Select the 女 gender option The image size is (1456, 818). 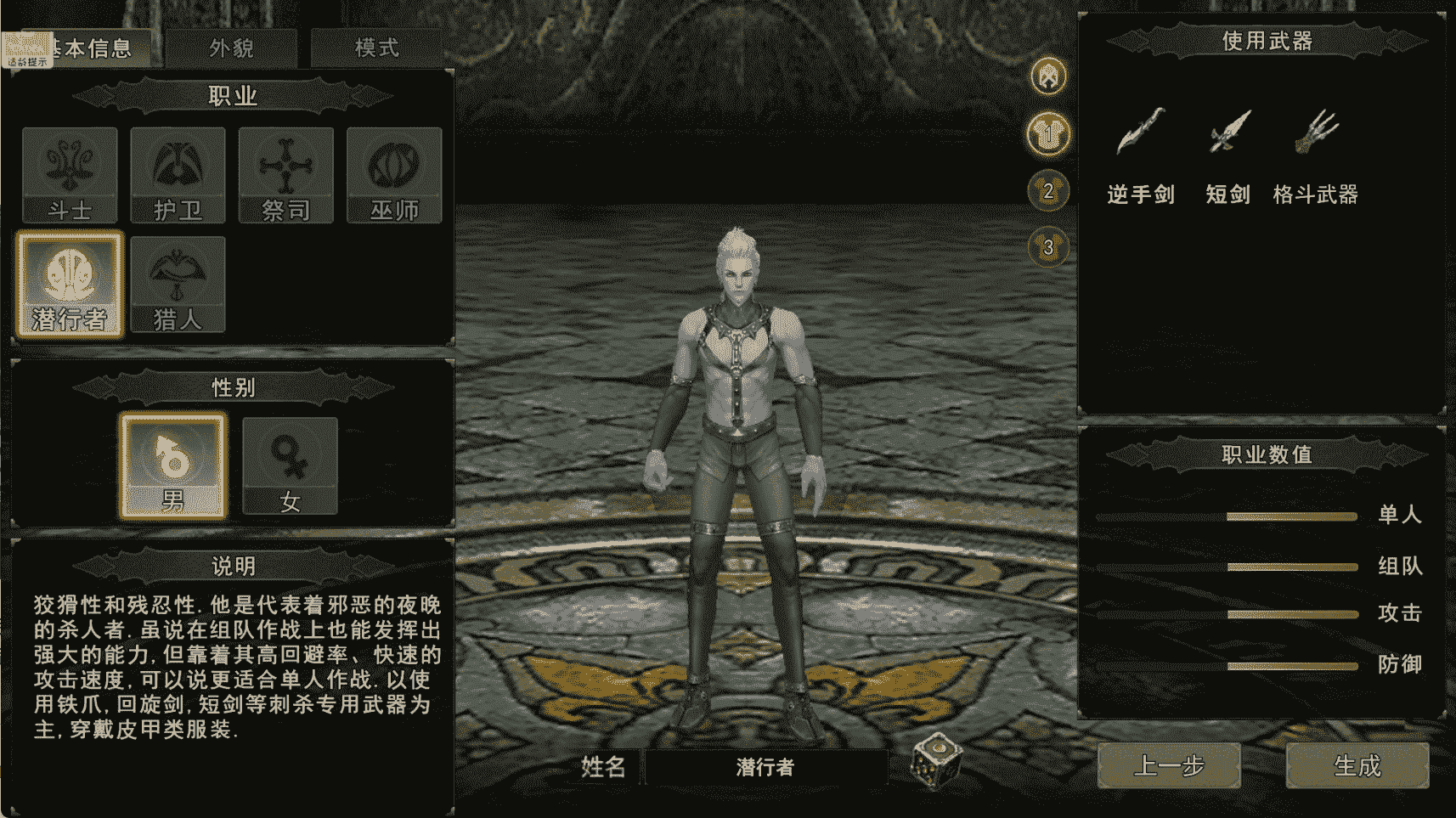289,465
